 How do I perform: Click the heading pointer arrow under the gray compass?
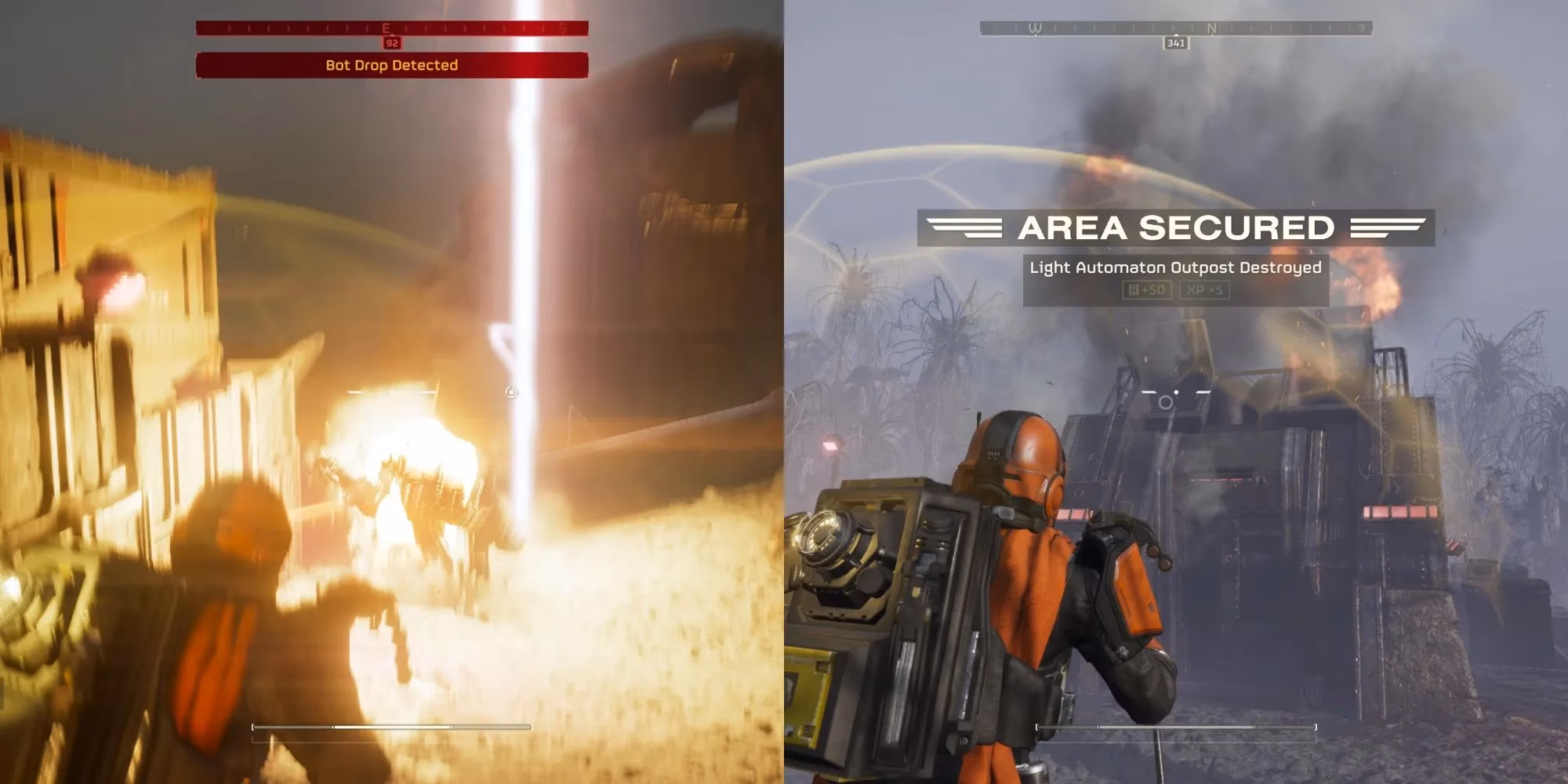pos(1176,34)
